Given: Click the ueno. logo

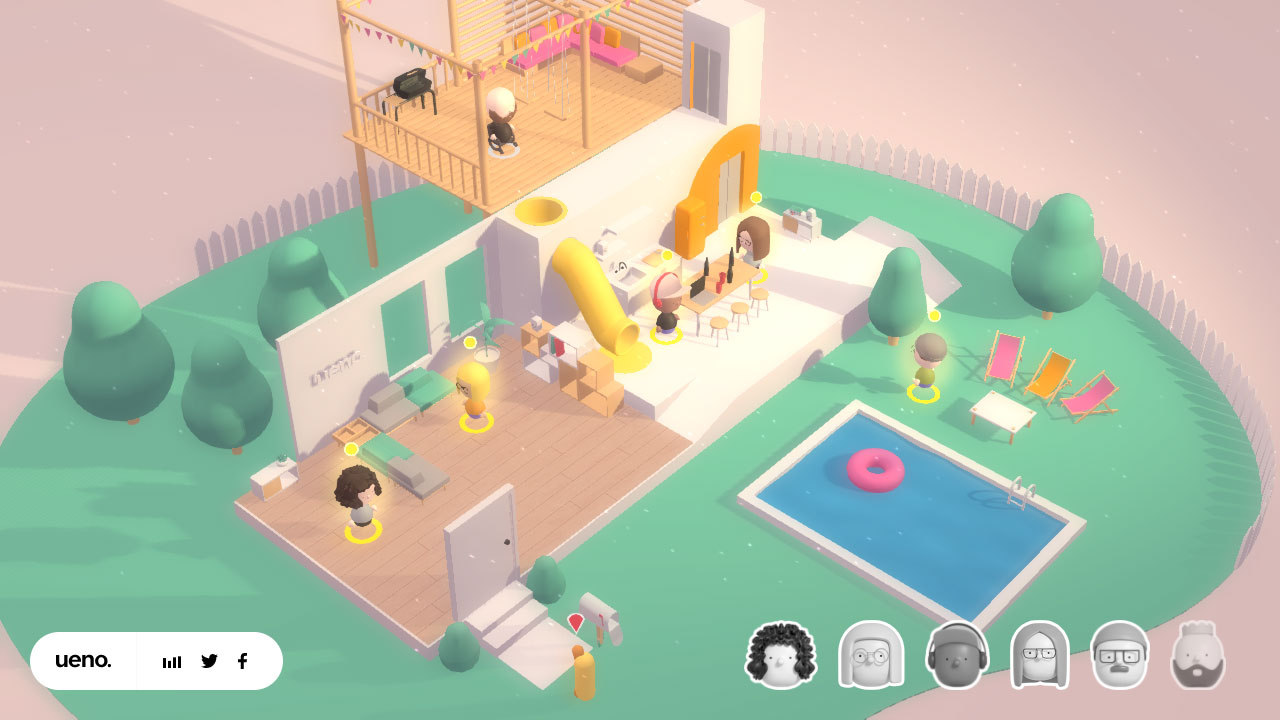Looking at the screenshot, I should [83, 661].
